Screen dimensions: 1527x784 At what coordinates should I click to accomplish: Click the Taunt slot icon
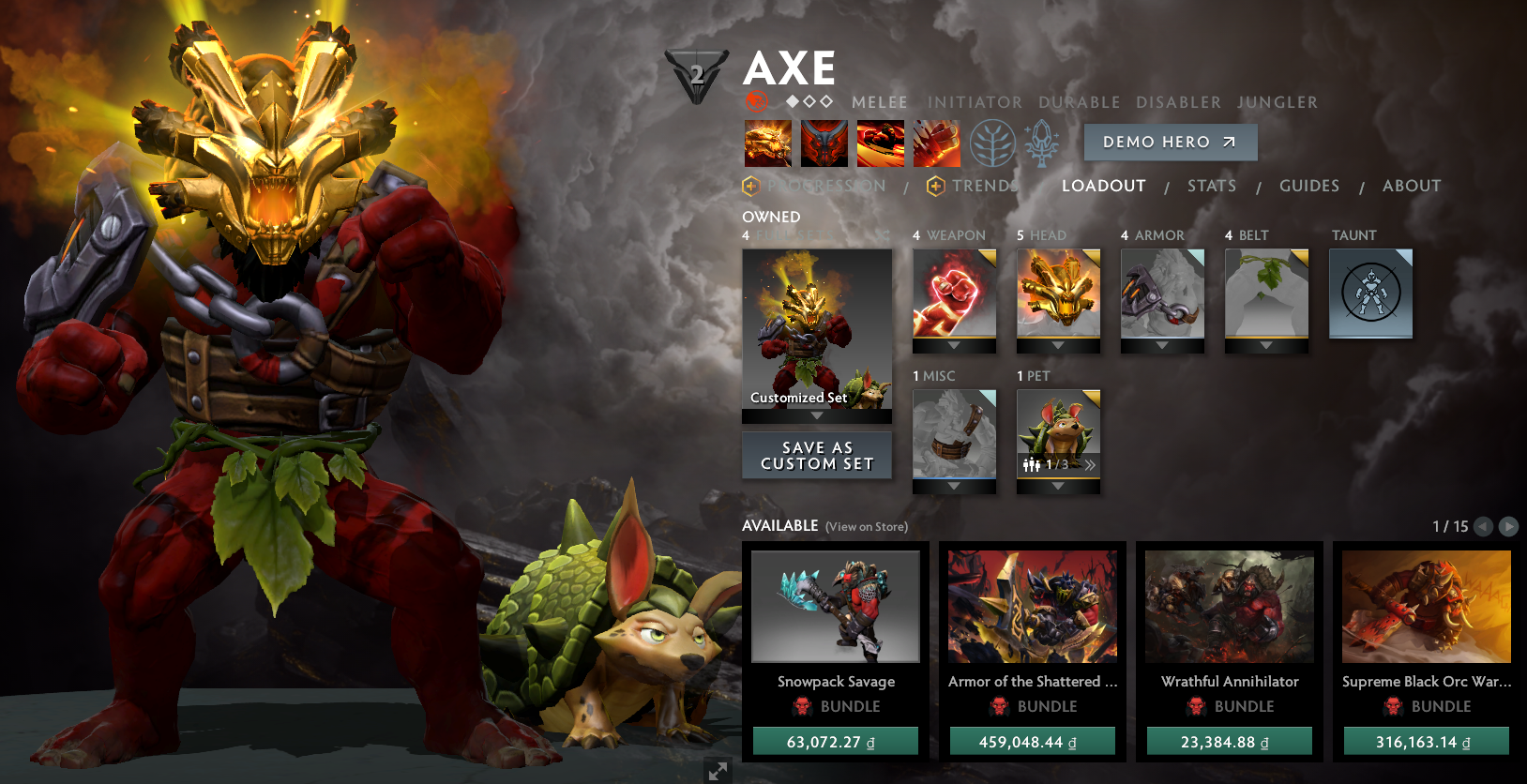pos(1370,294)
